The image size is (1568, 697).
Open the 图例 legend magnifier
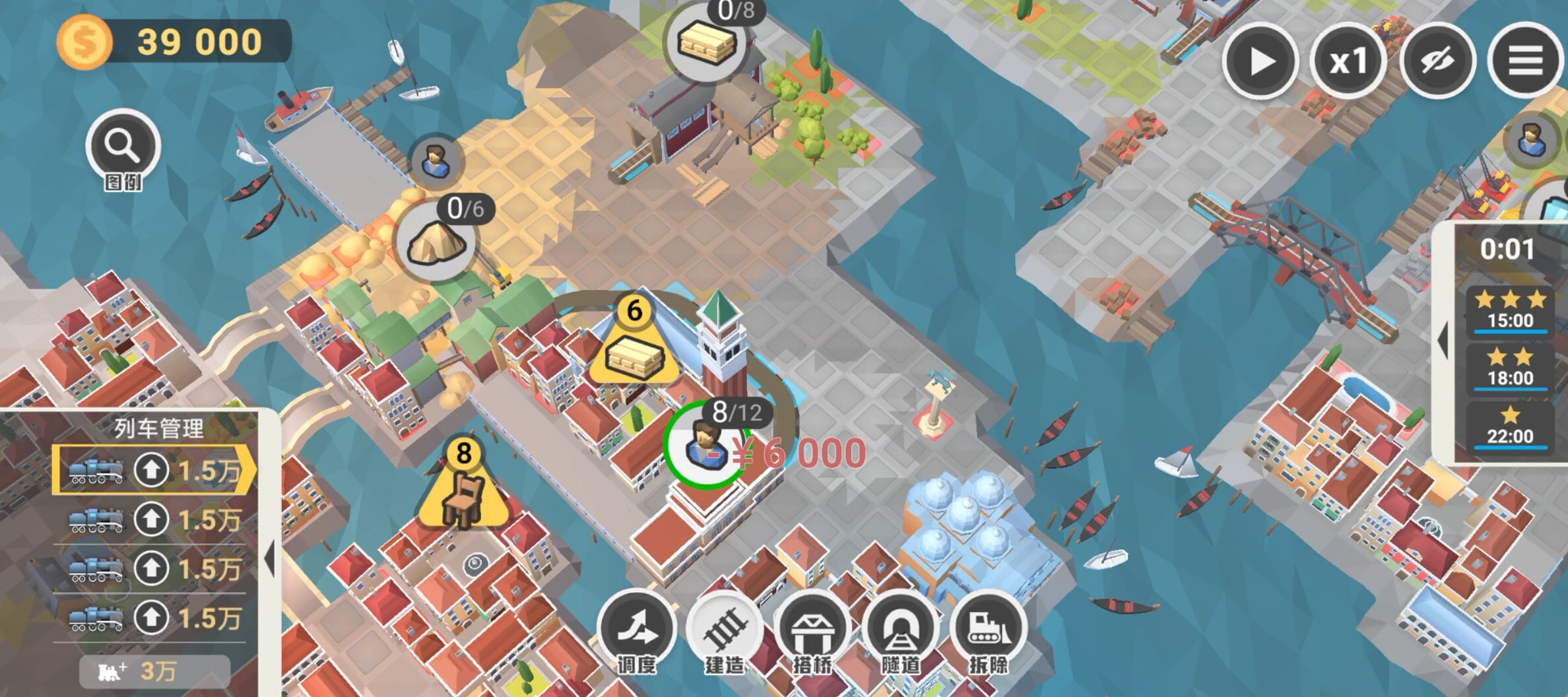click(123, 147)
